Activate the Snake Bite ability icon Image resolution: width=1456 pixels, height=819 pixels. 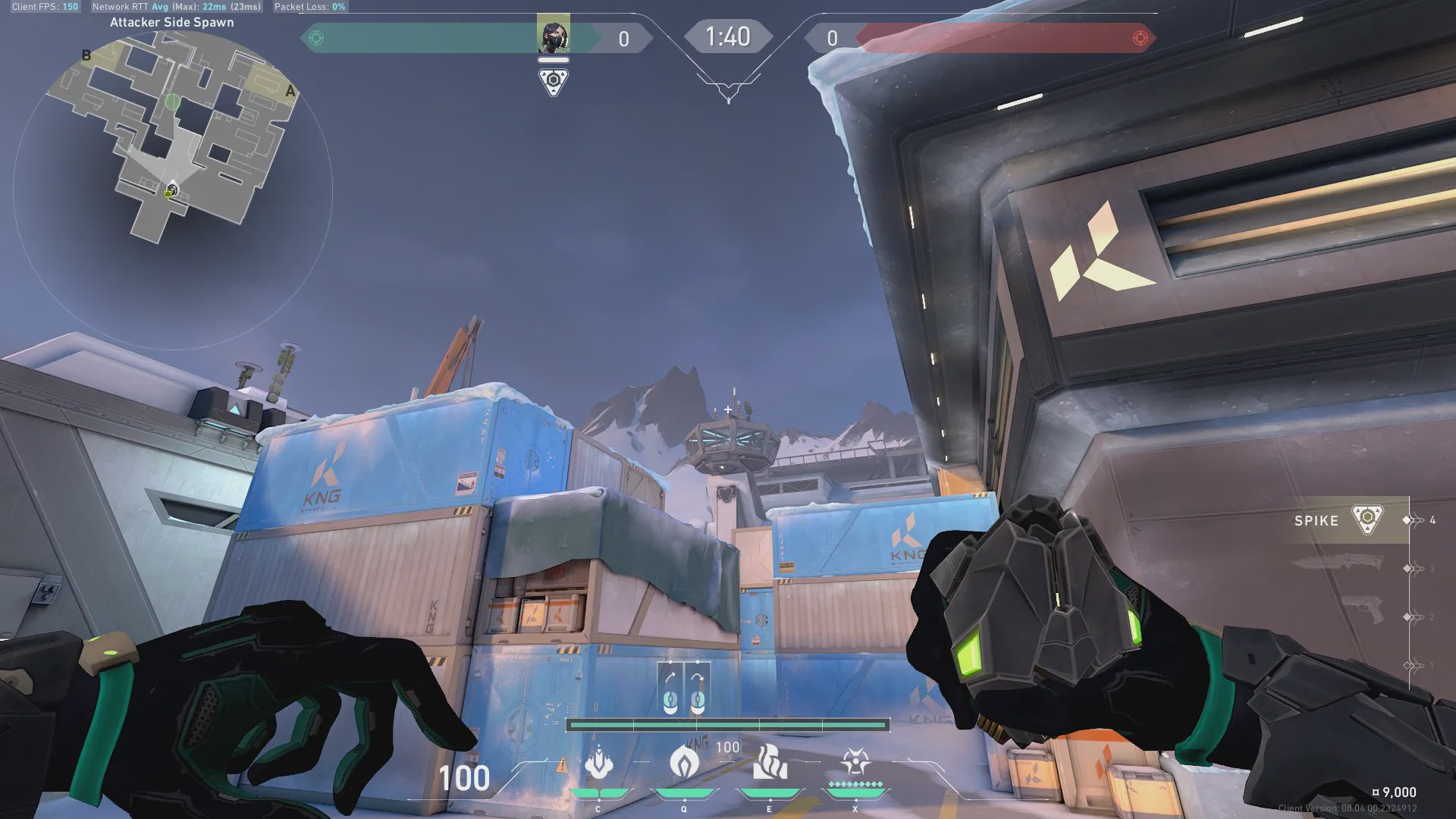point(598,764)
